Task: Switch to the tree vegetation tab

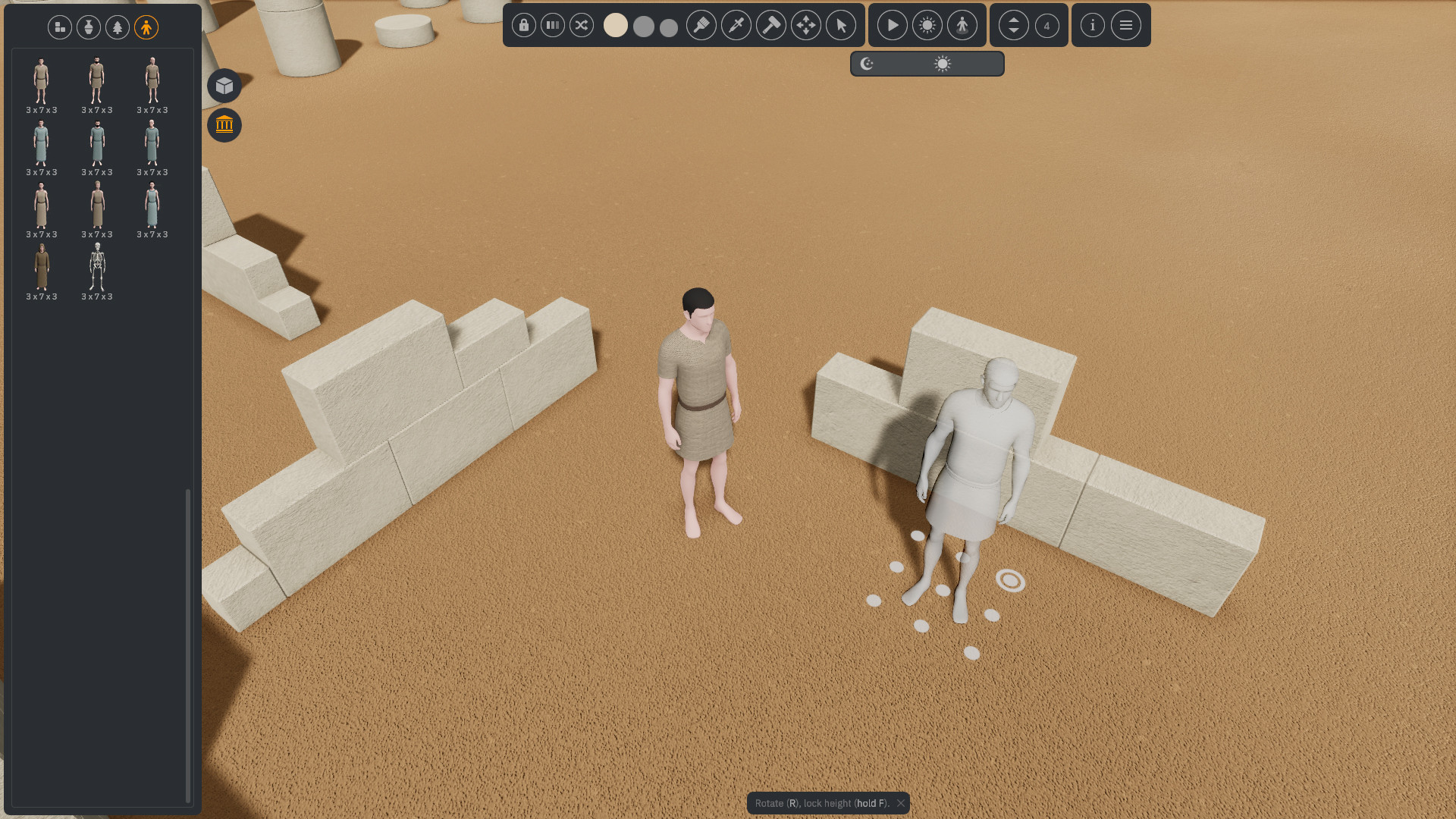Action: point(118,27)
